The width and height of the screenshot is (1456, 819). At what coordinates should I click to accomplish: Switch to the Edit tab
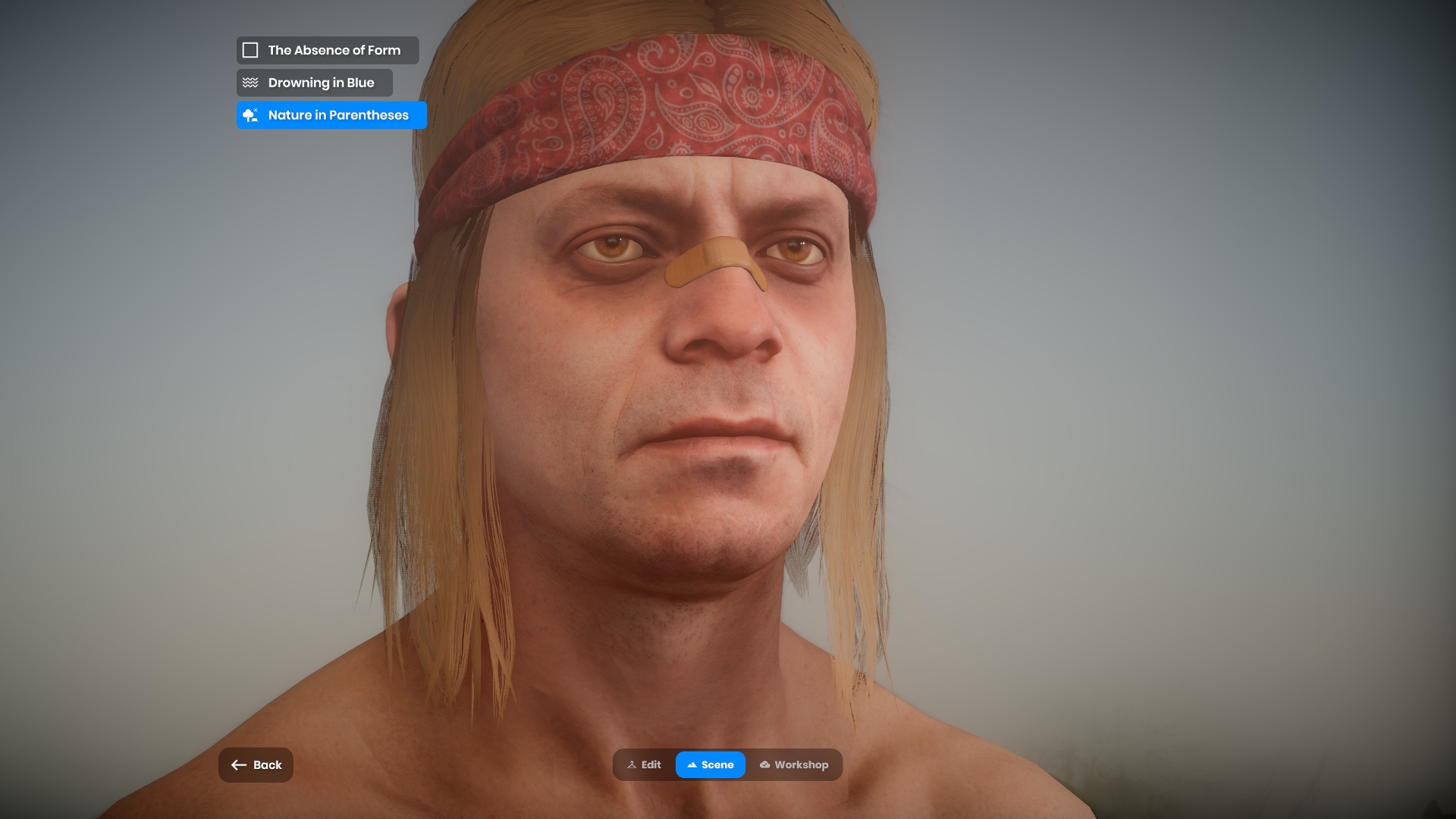tap(644, 765)
